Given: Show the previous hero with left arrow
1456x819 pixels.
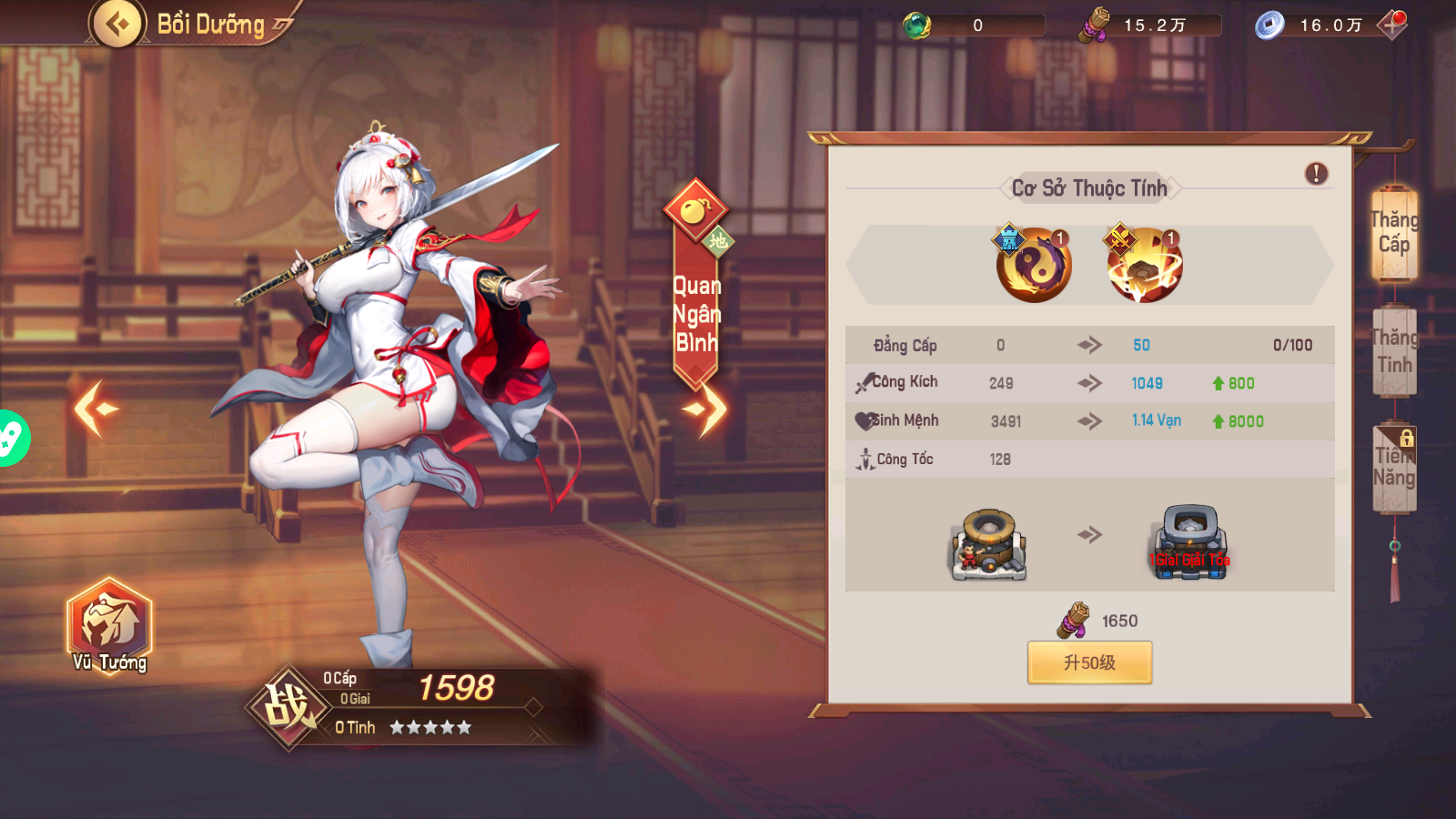Looking at the screenshot, I should [96, 409].
